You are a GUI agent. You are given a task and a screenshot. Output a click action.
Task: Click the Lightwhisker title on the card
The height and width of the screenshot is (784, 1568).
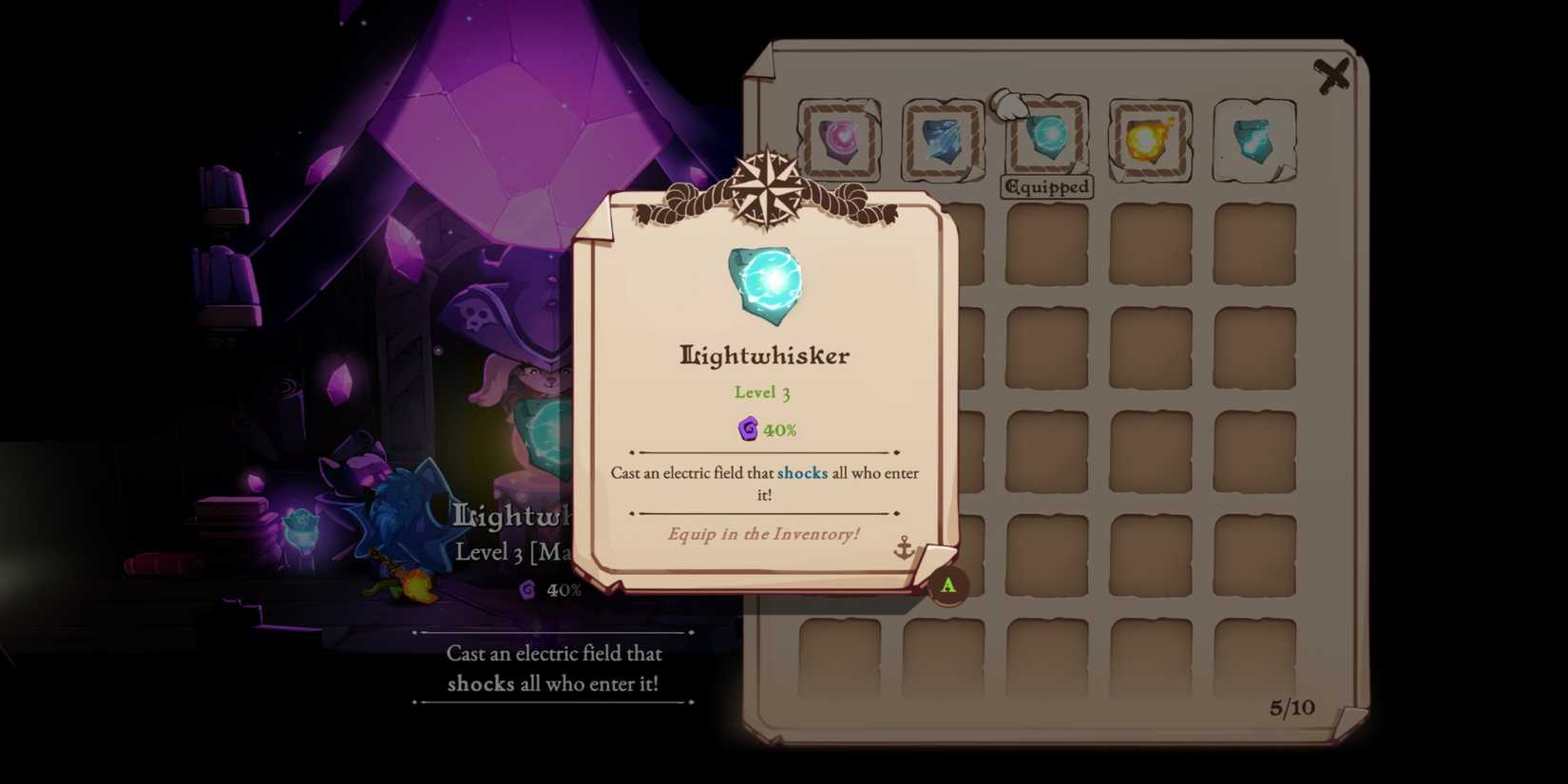tap(765, 354)
